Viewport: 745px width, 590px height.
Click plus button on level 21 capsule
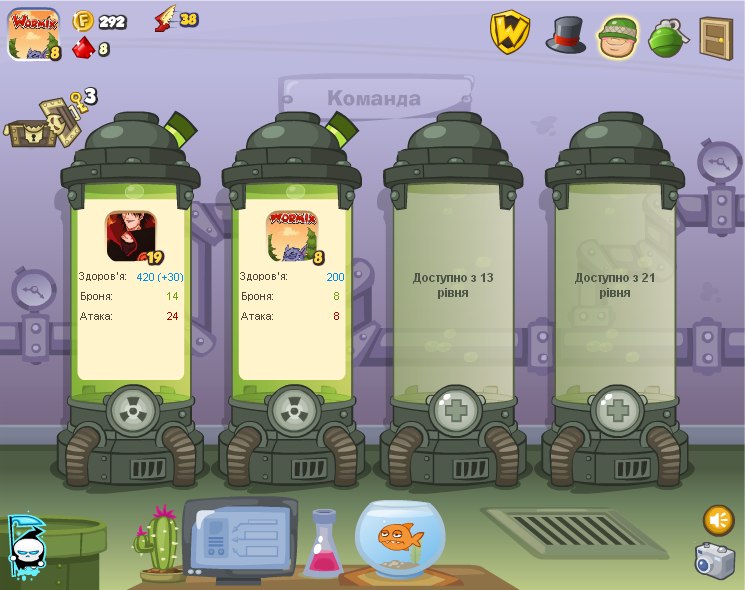click(x=616, y=411)
